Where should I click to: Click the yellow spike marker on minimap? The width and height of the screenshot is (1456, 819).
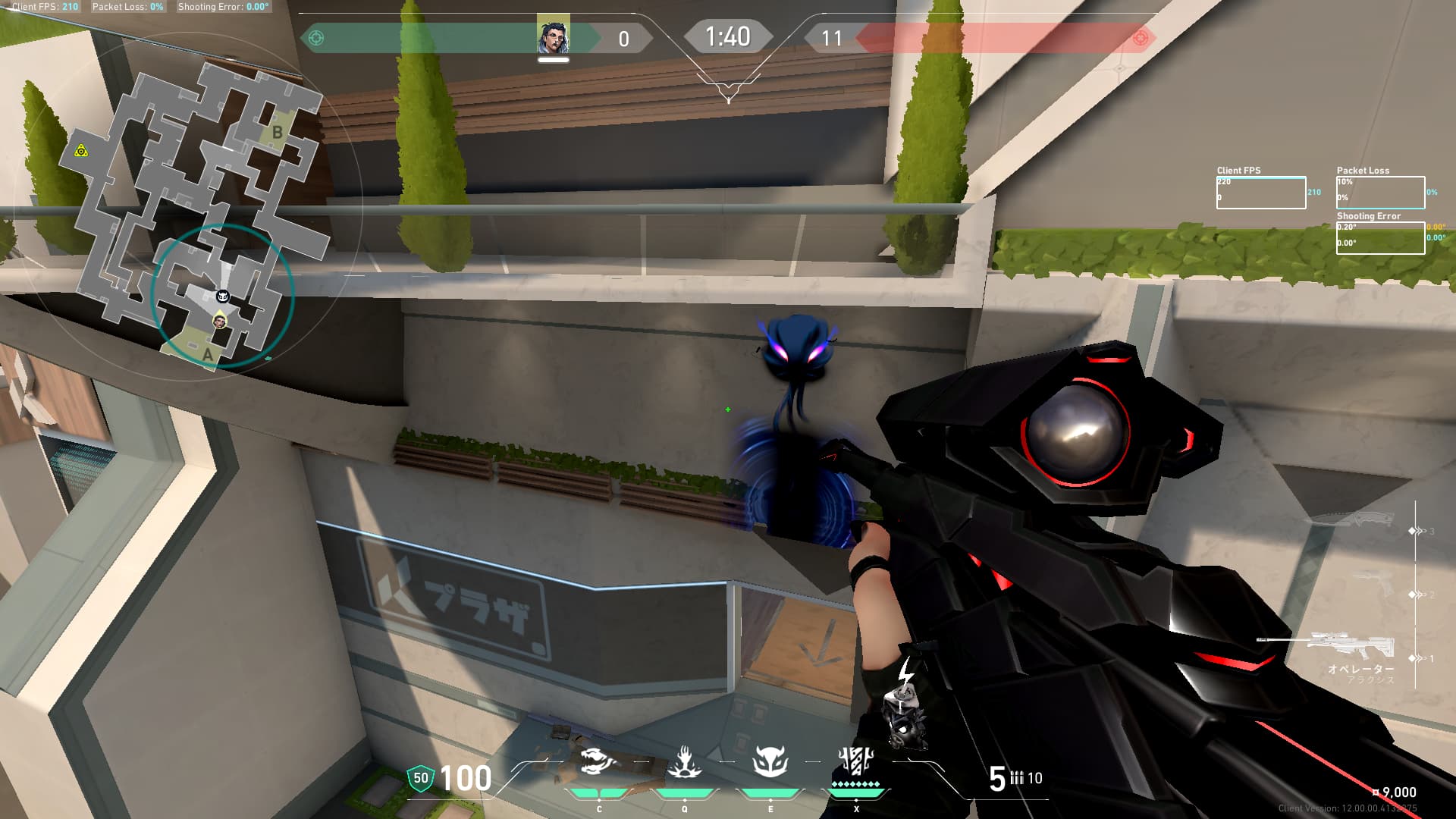(x=81, y=151)
